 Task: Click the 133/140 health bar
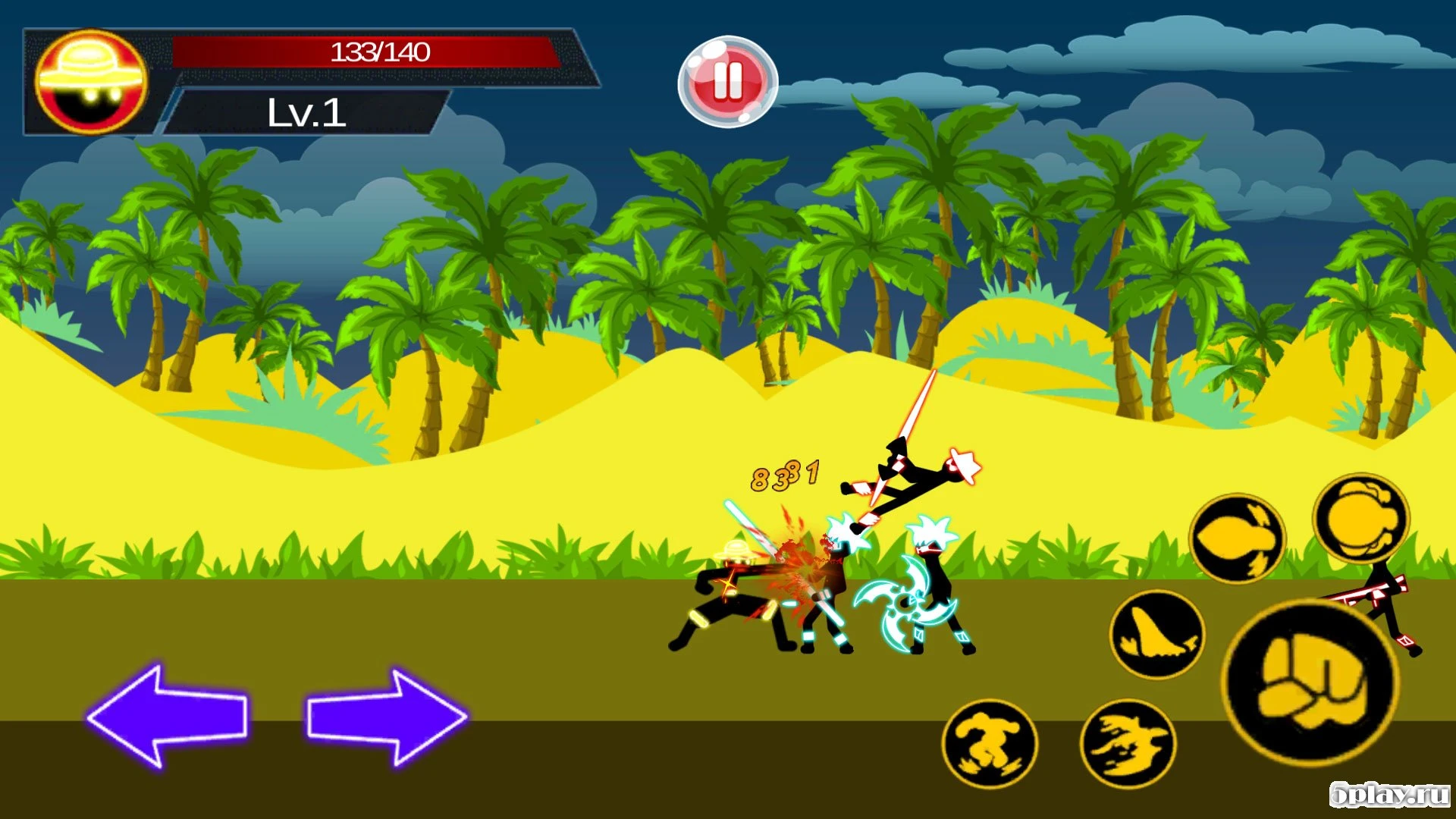tap(379, 53)
